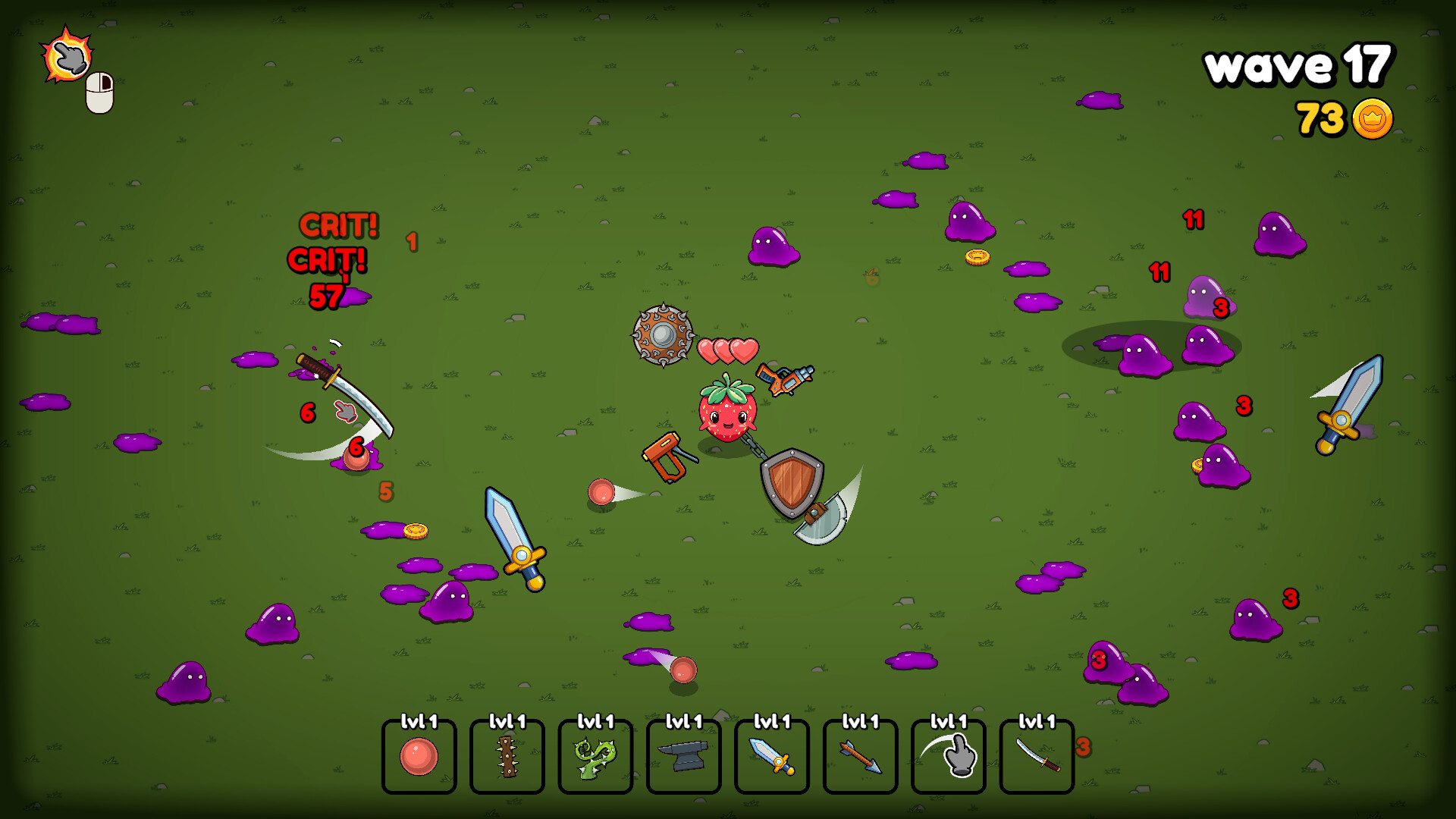Choose the spiked club weapon slot

click(x=507, y=756)
